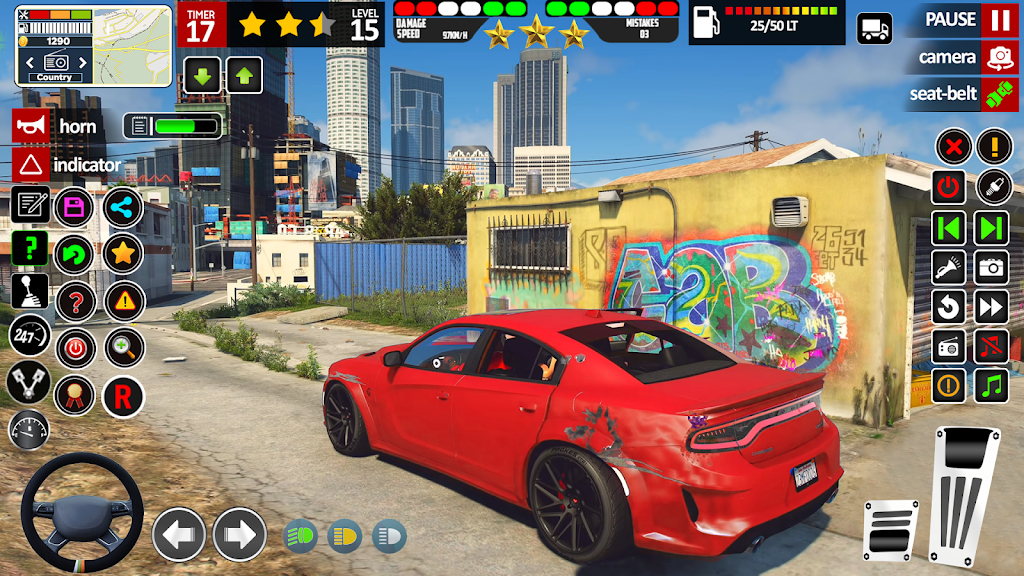Steer left with the left arrow button

pos(178,535)
